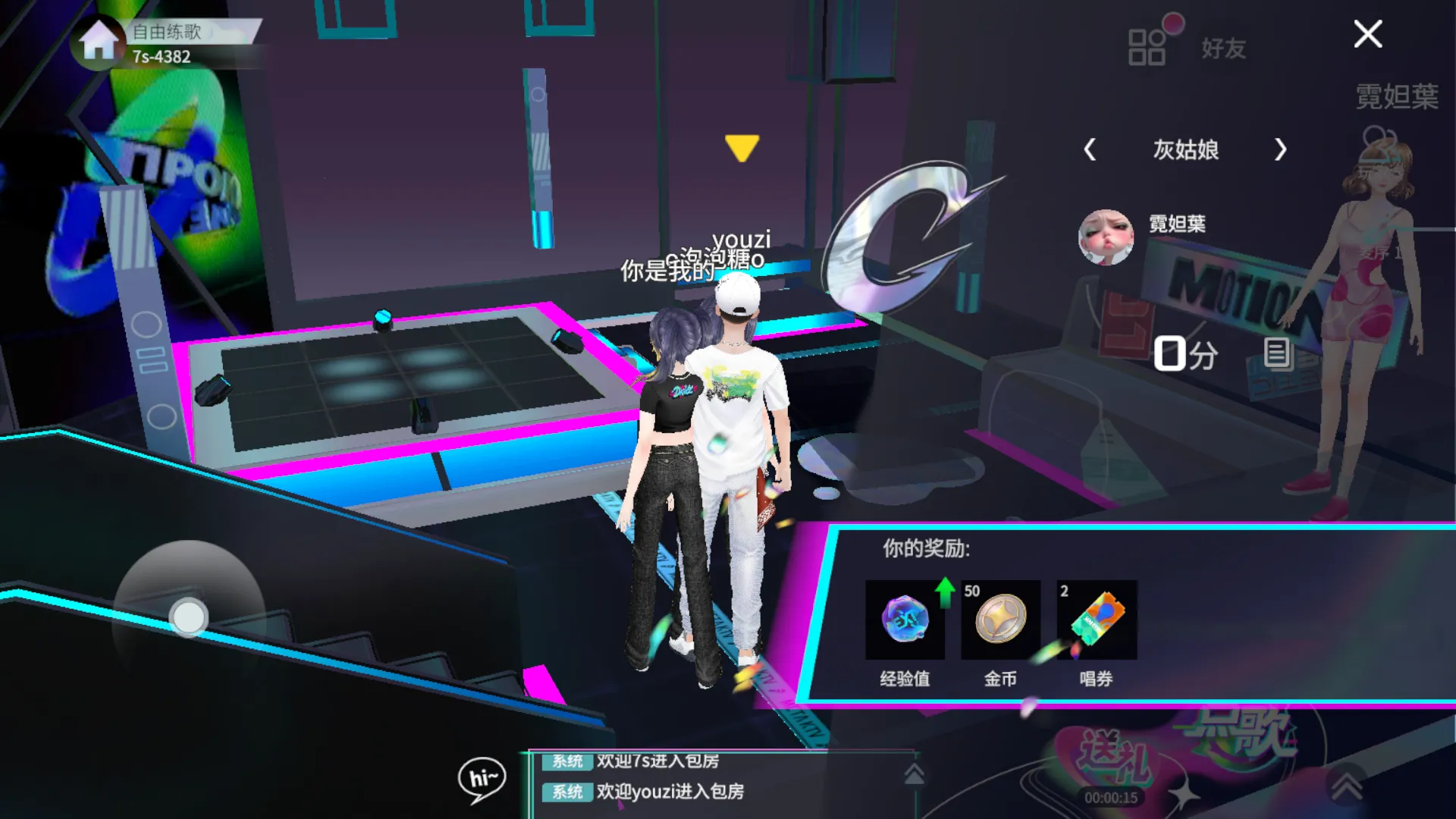1456x819 pixels.
Task: Click the grid toggle next to 好友
Action: [1147, 45]
